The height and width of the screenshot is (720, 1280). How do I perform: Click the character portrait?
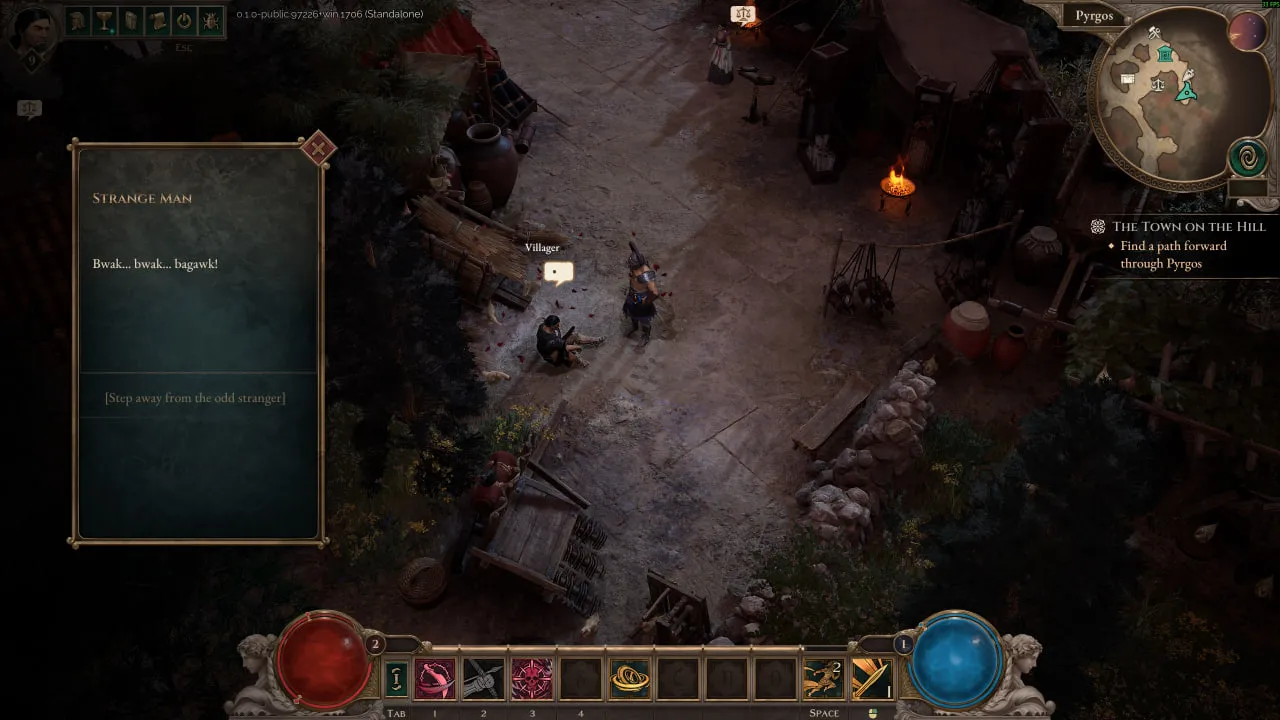click(x=32, y=30)
